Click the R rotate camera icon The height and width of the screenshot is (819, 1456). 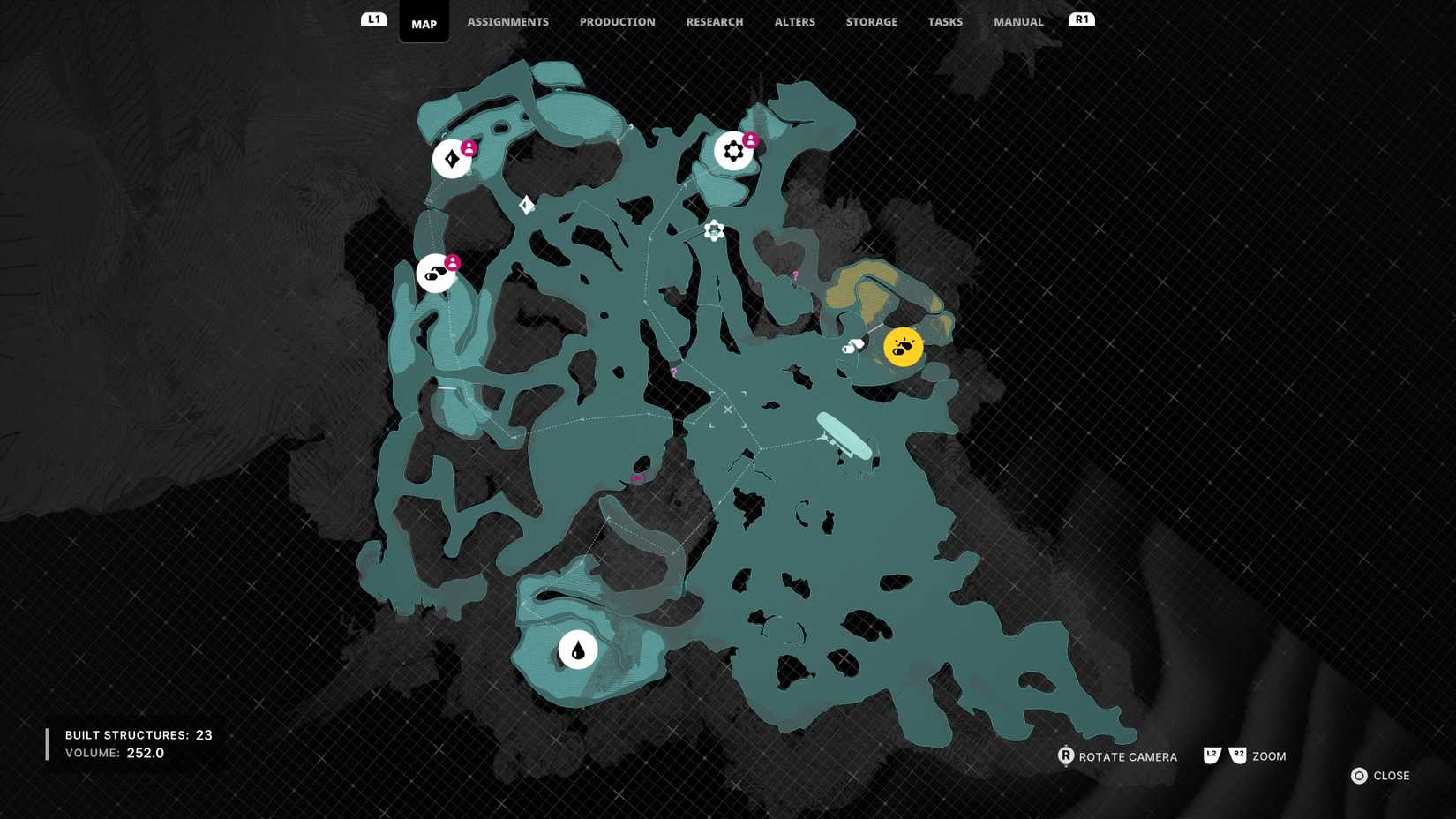1066,756
